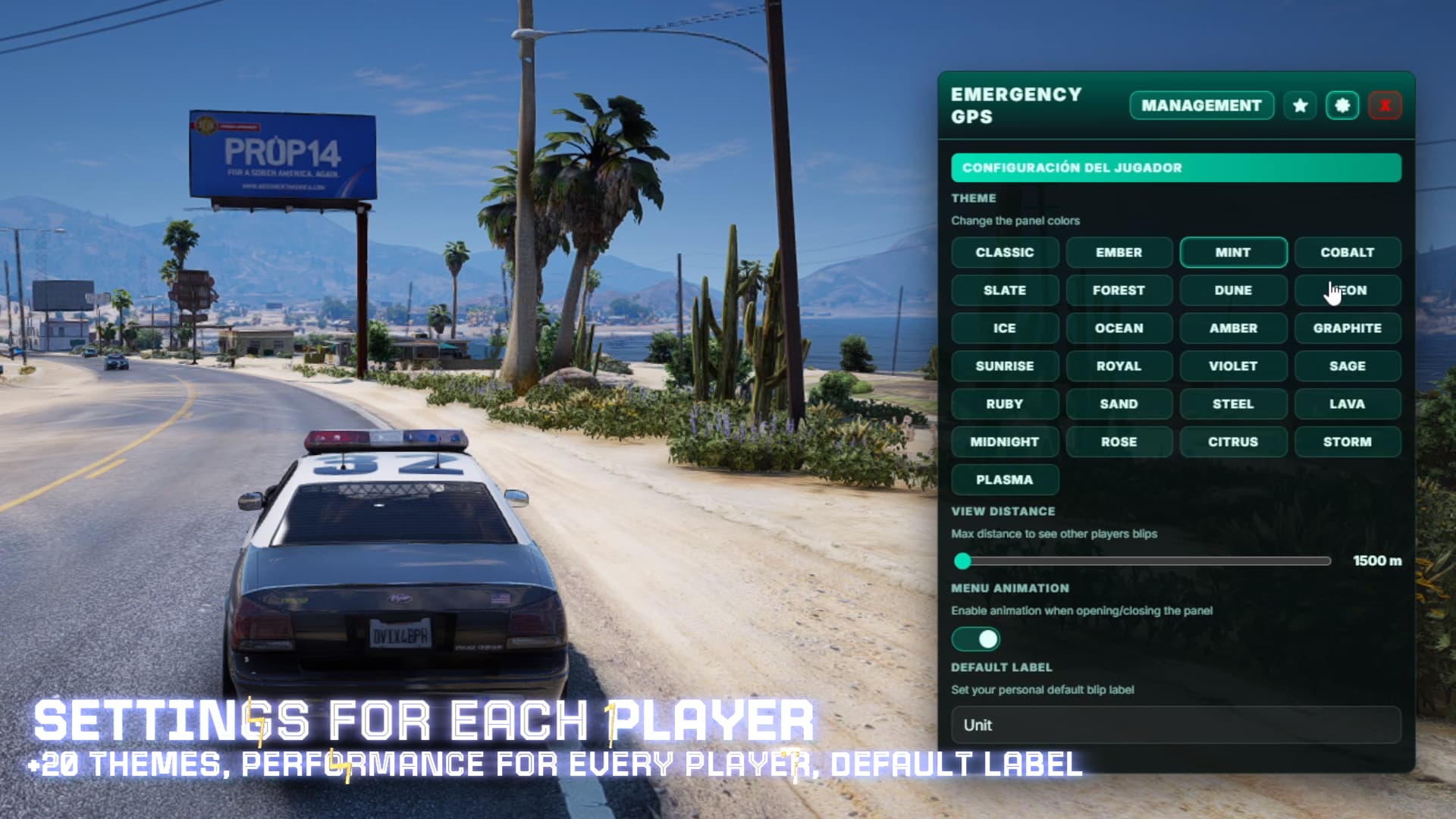
Task: Choose the Ember theme
Action: tap(1119, 253)
